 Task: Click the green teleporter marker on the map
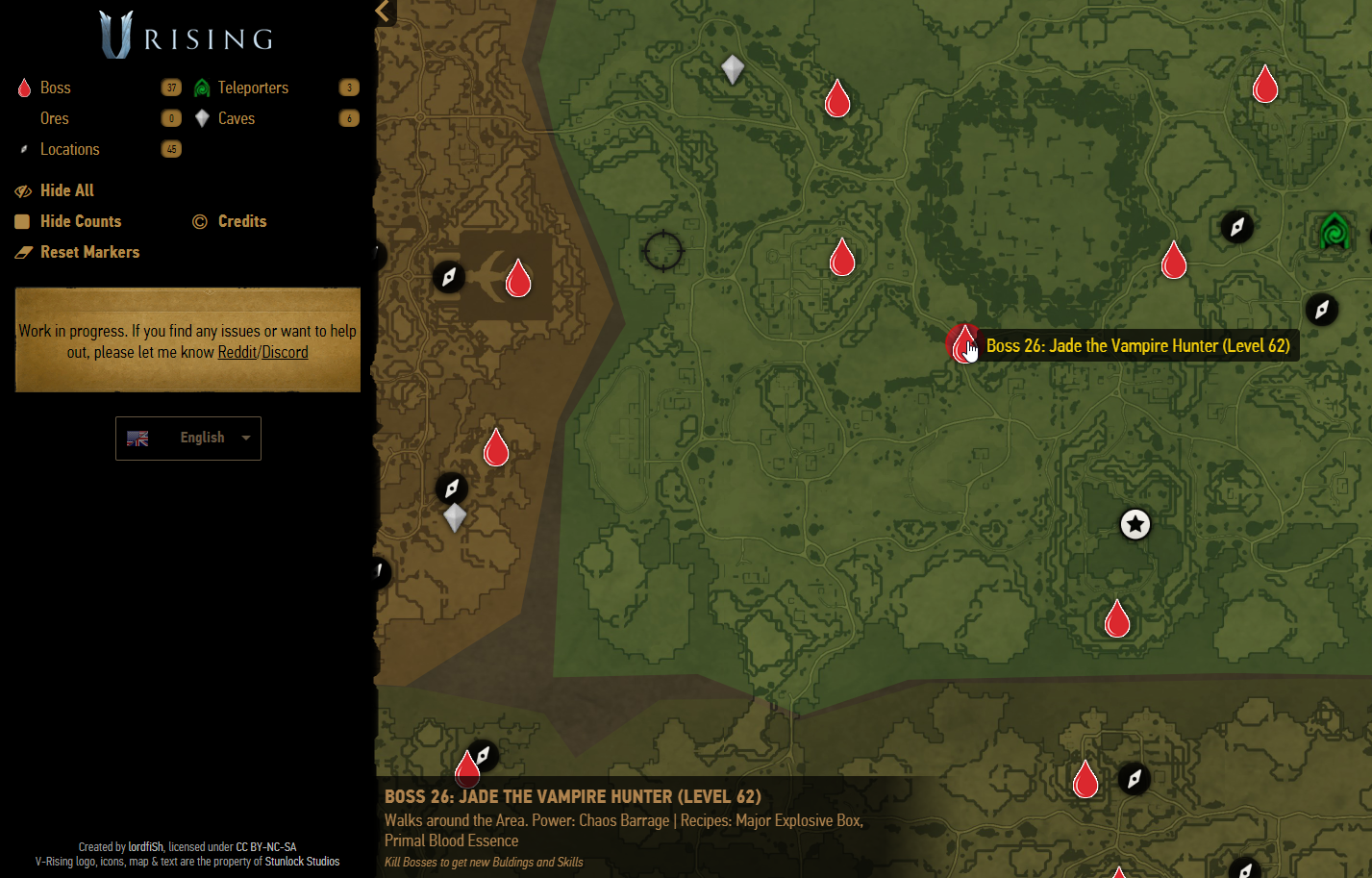tap(1335, 232)
